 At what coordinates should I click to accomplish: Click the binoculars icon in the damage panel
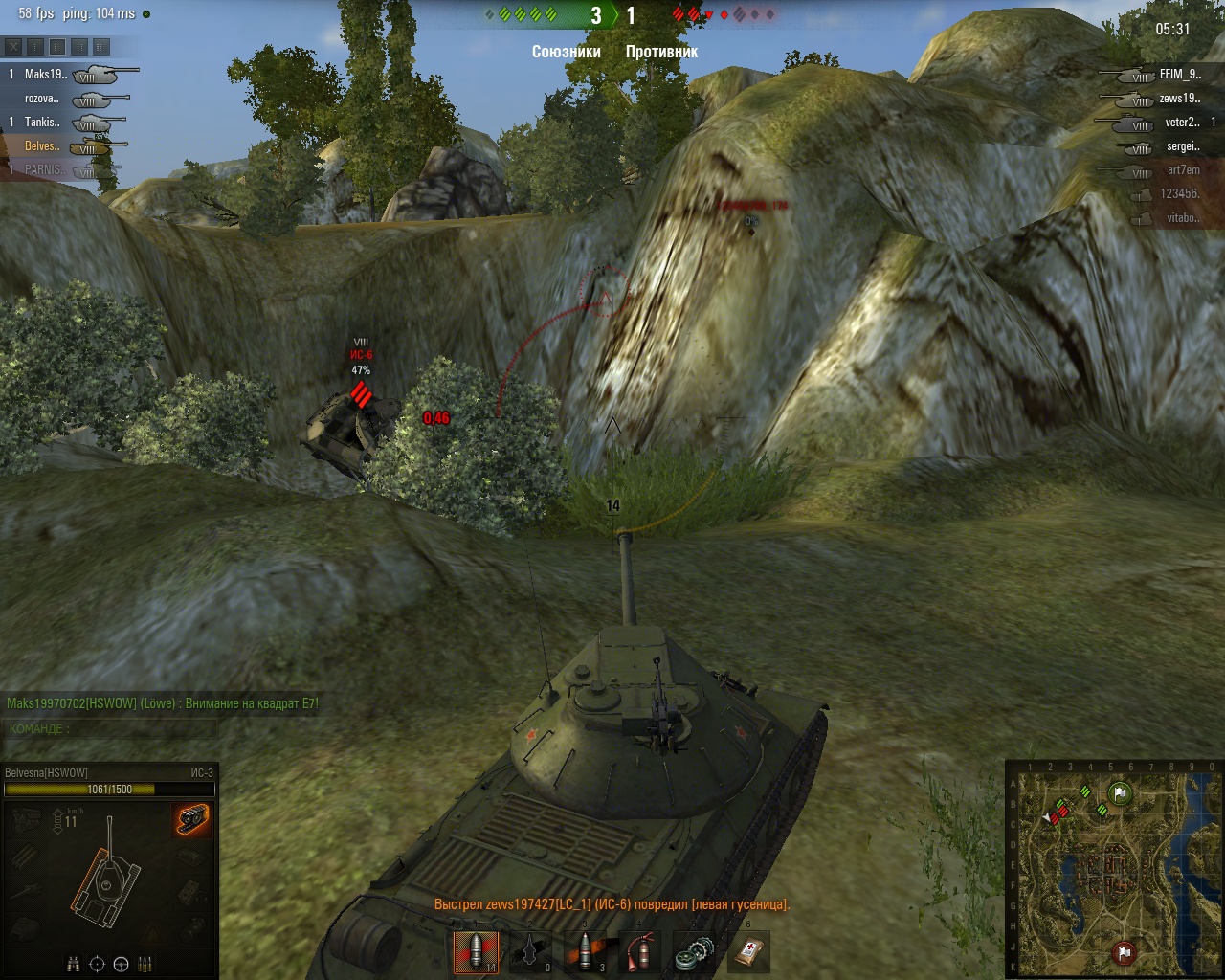point(73,964)
